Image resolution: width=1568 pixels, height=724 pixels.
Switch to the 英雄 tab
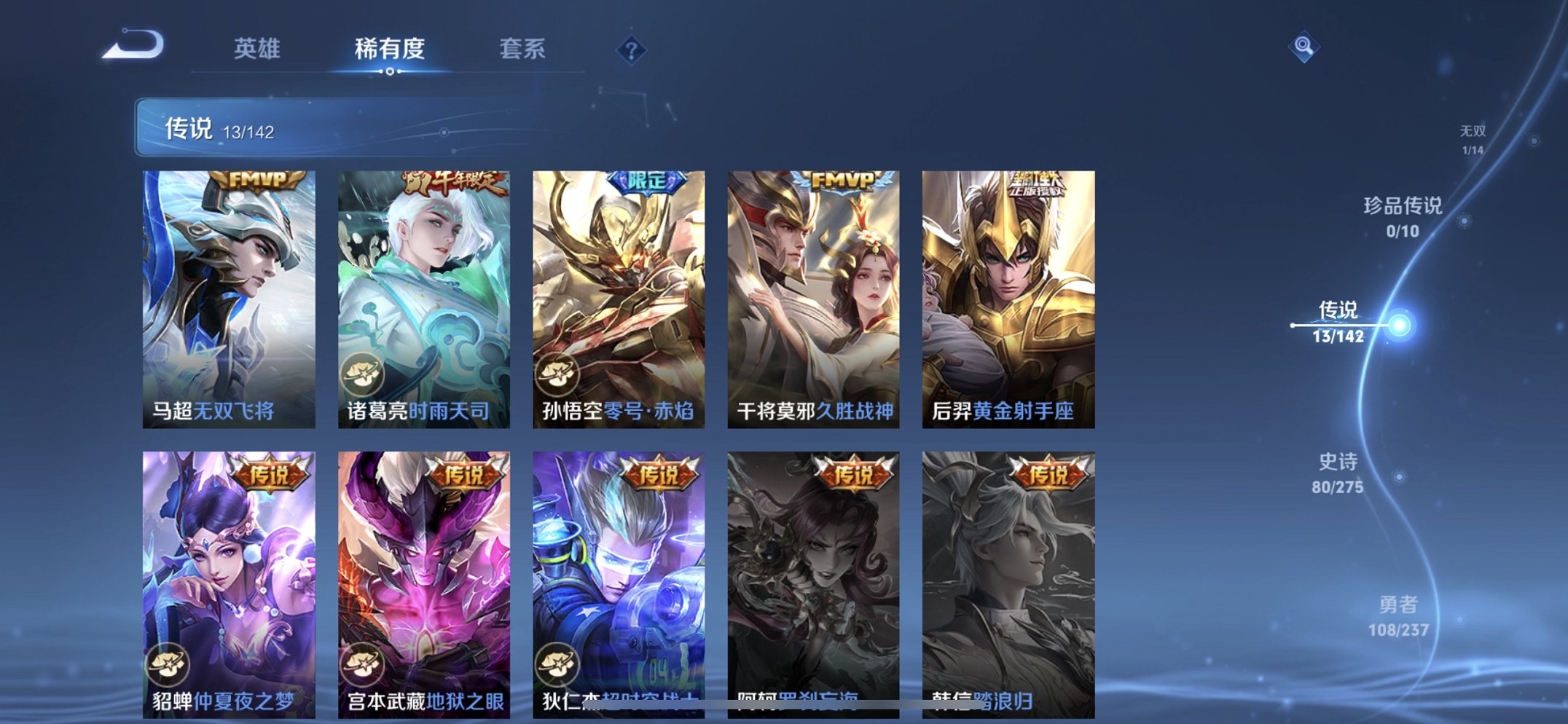[x=258, y=48]
